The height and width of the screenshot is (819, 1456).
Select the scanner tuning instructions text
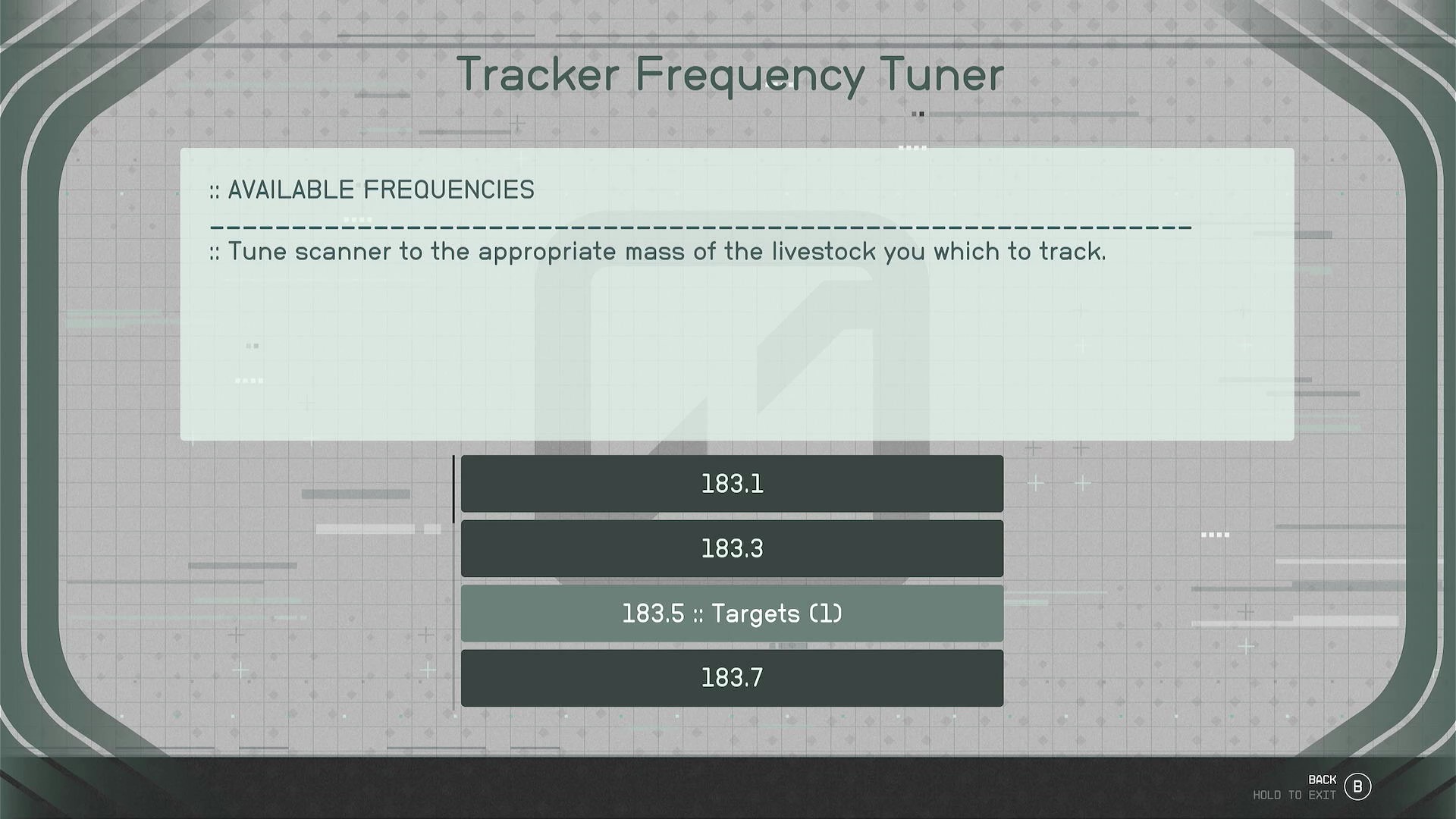[658, 251]
